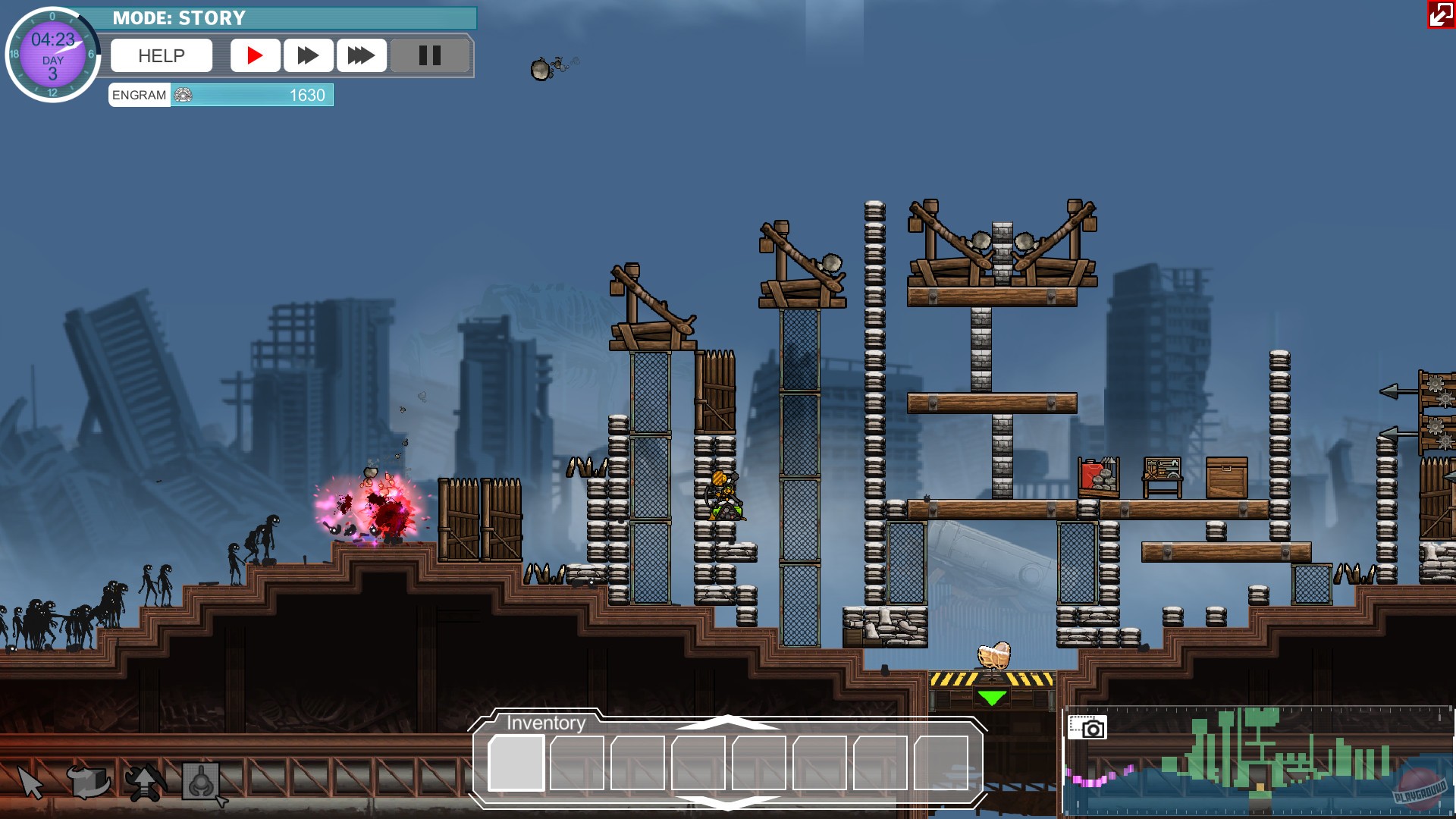Click the Day 3 clock dial
This screenshot has height=819, width=1456.
click(x=52, y=52)
